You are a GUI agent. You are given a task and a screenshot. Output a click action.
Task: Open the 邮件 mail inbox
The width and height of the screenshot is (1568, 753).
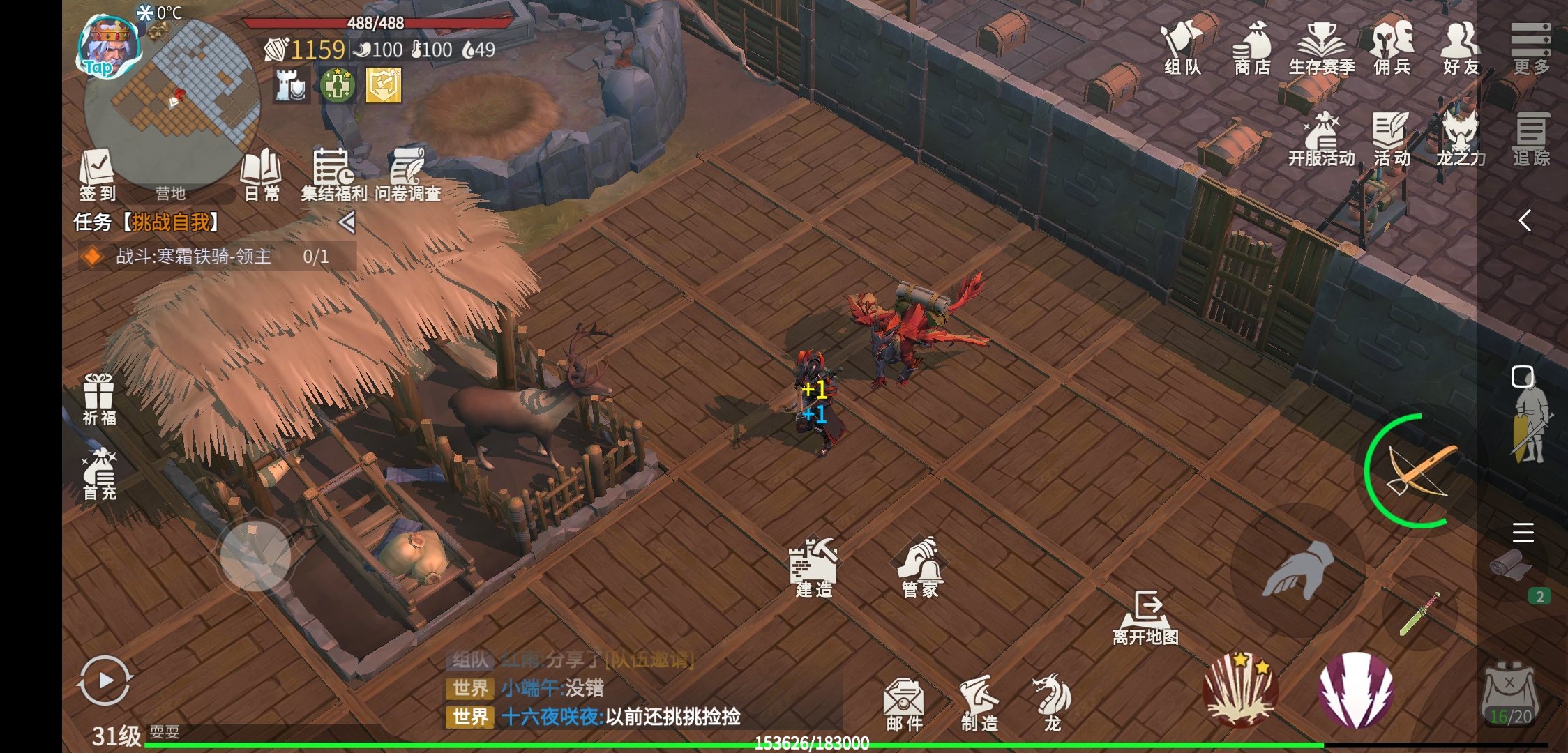pyautogui.click(x=904, y=704)
